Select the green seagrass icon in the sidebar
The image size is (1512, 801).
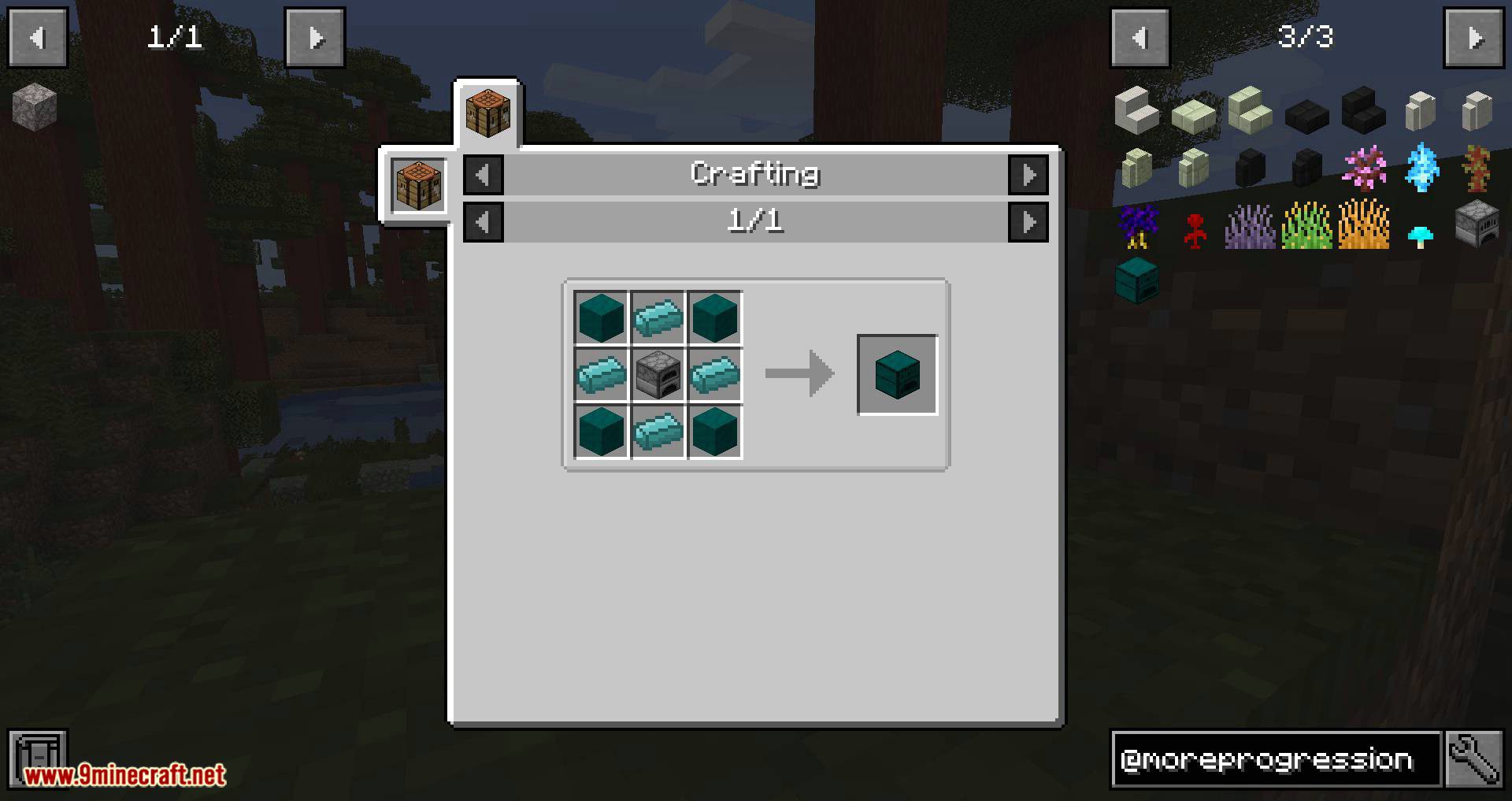tap(1307, 228)
